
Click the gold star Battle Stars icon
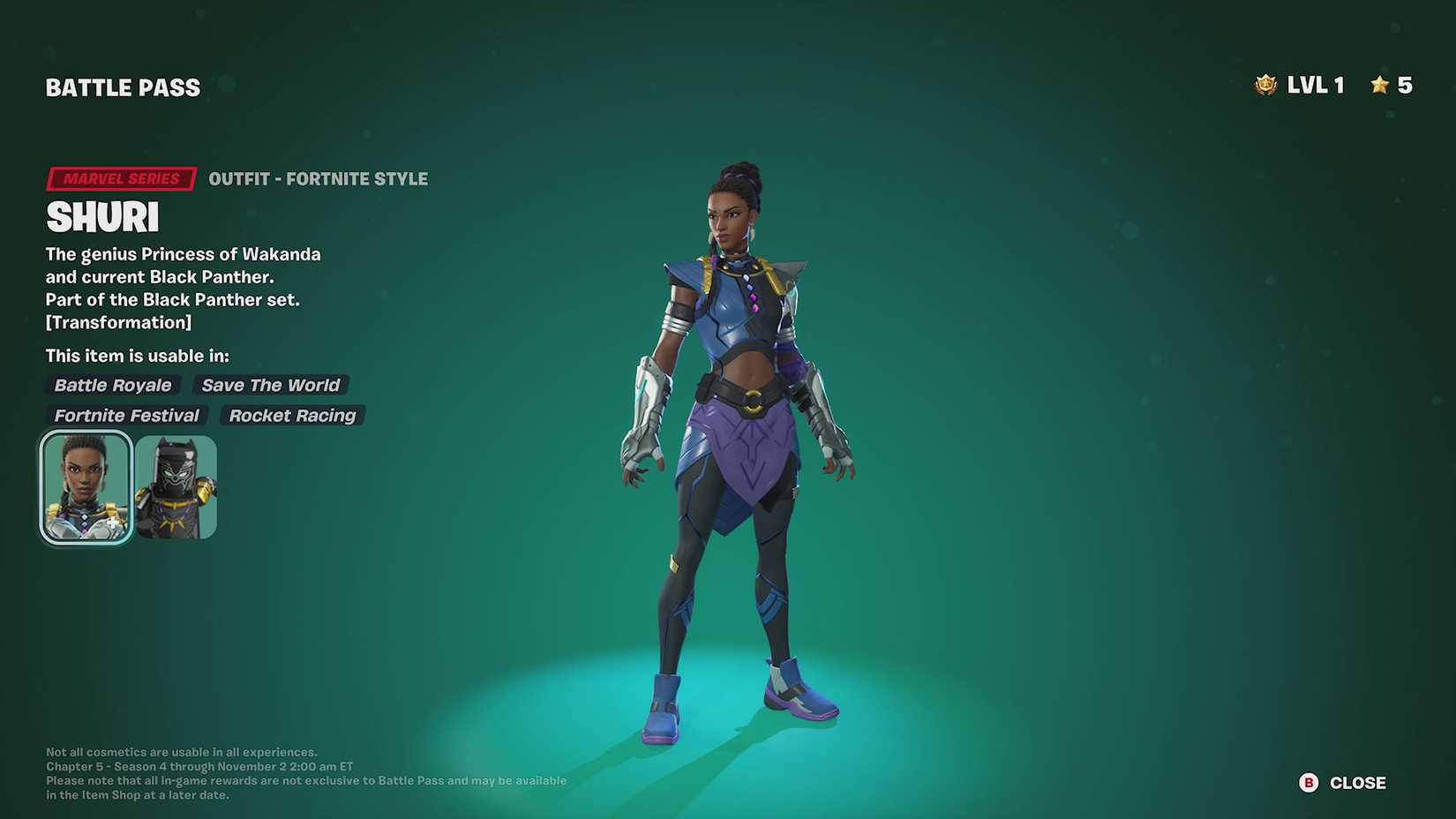click(1378, 85)
